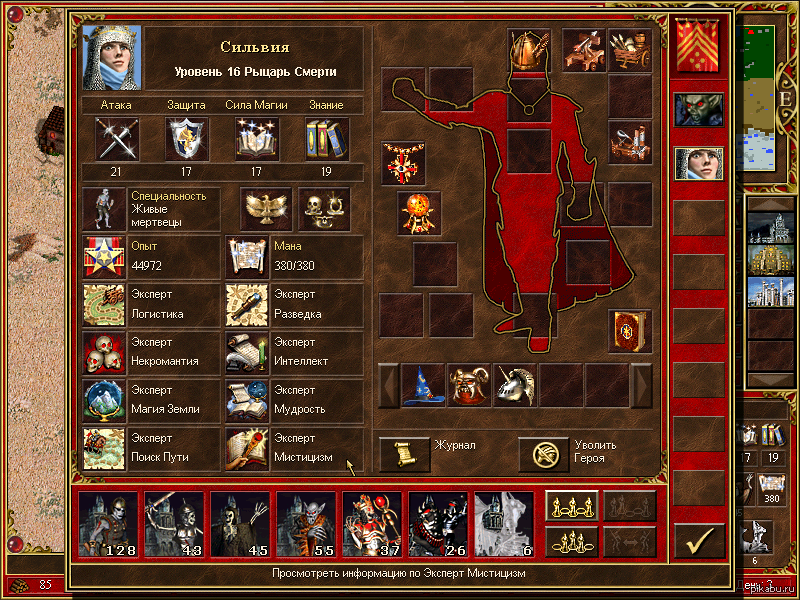Select the skeleton stack of 128
Viewport: 800px width, 600px height.
click(x=109, y=524)
